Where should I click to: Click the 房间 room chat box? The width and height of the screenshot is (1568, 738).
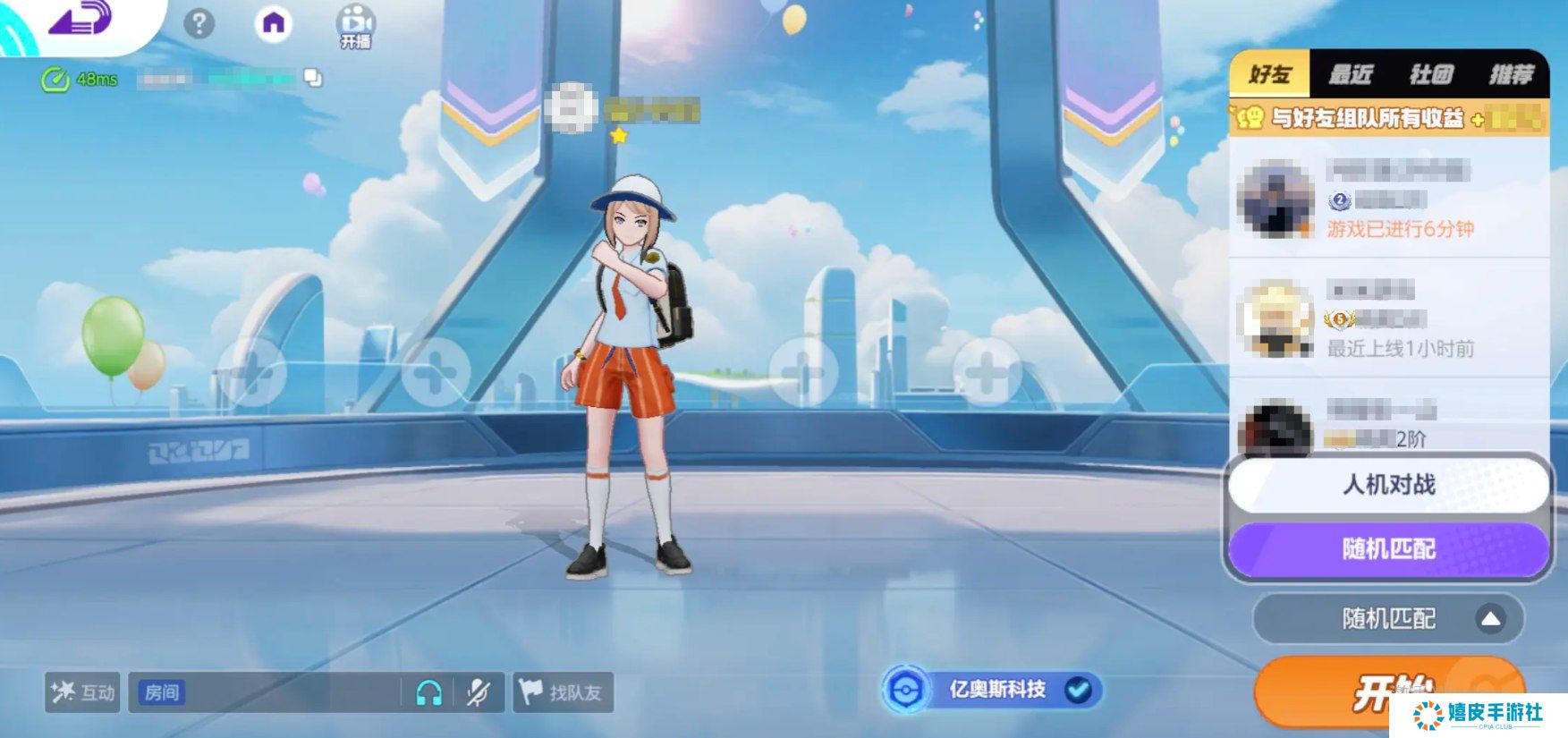268,692
